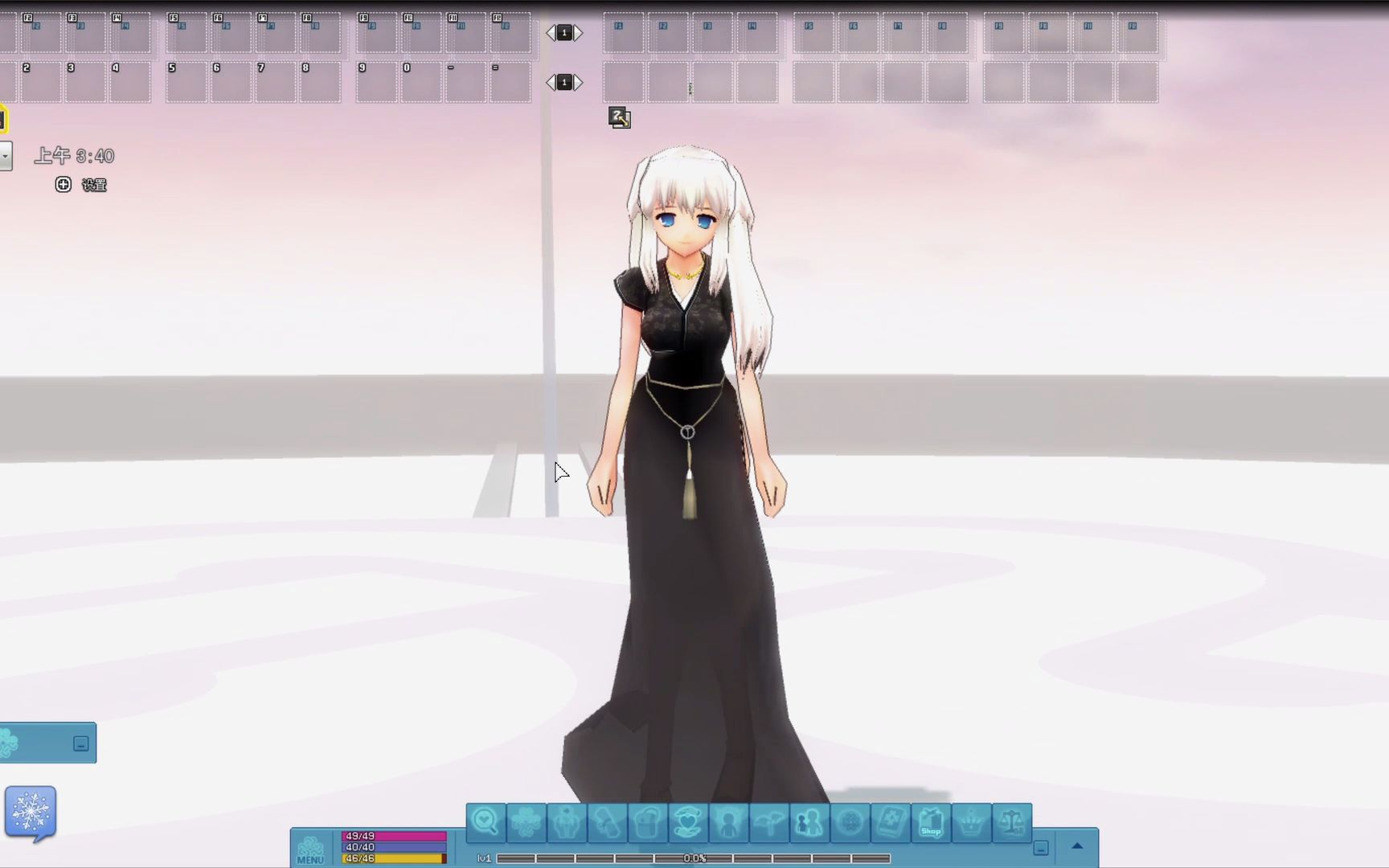The width and height of the screenshot is (1389, 868).
Task: Open the Shop gift box icon
Action: [931, 823]
